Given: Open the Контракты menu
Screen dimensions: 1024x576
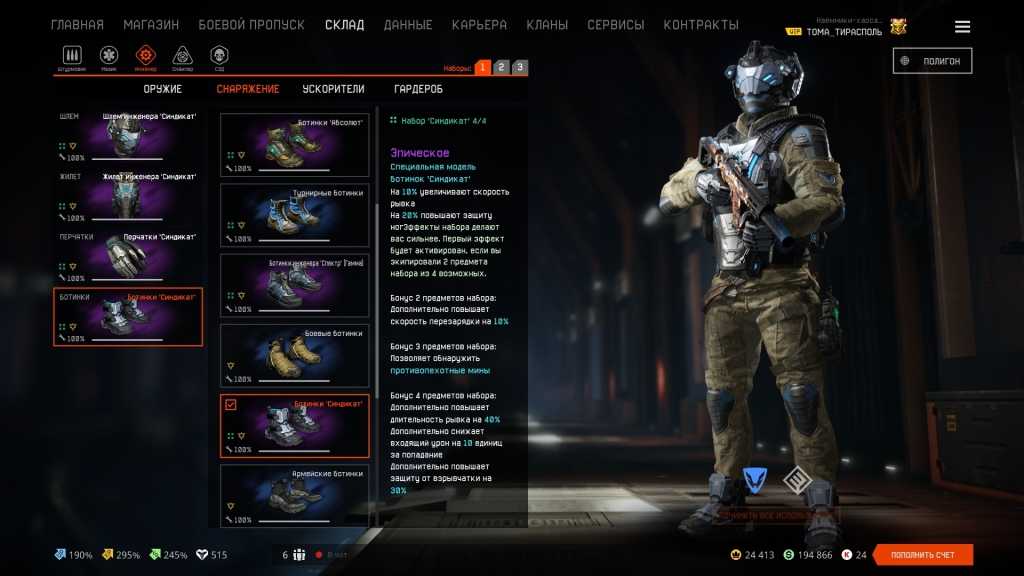Looking at the screenshot, I should point(701,25).
